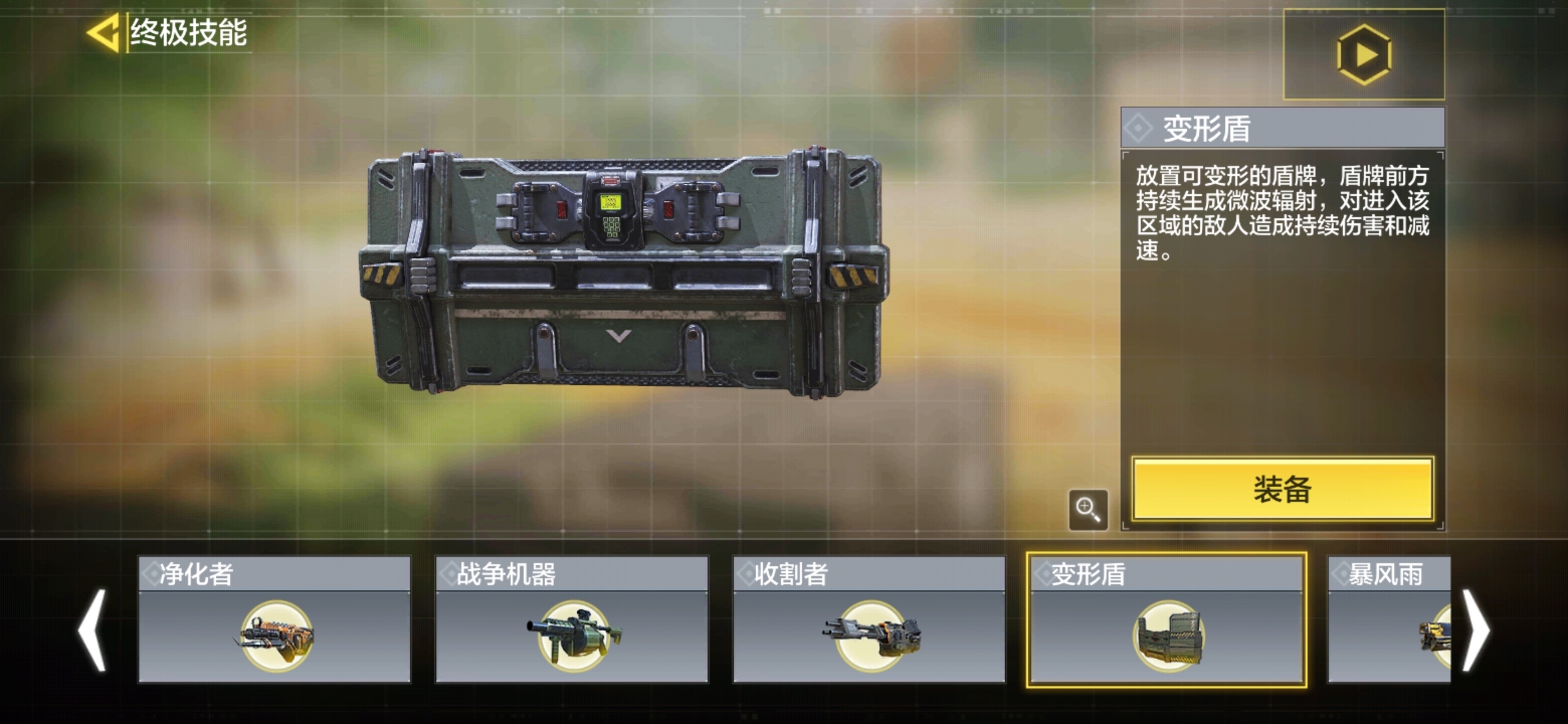Show more skills with the right arrow
This screenshot has height=724, width=1568.
tap(1476, 630)
